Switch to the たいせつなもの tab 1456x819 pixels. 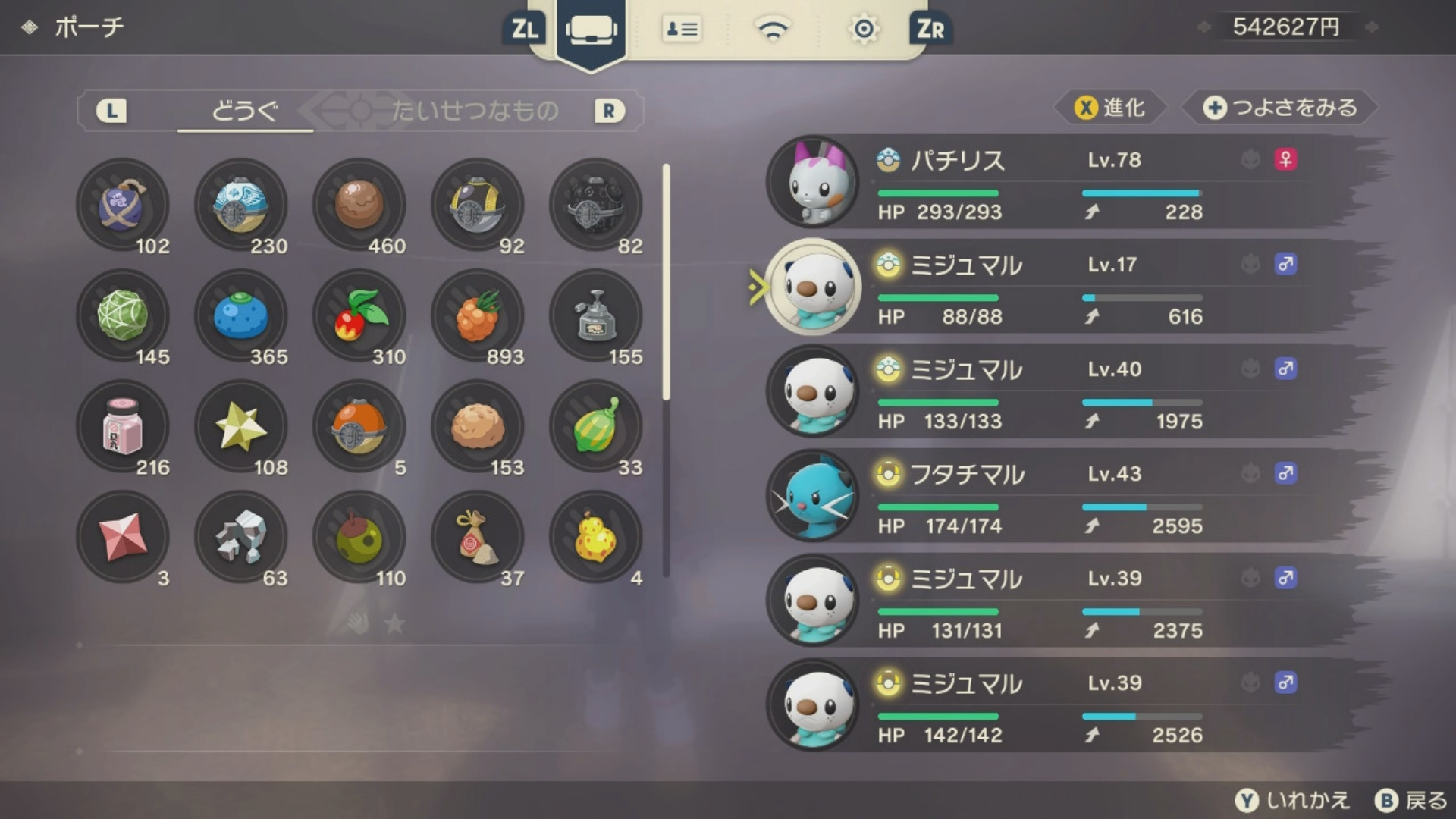pyautogui.click(x=475, y=111)
